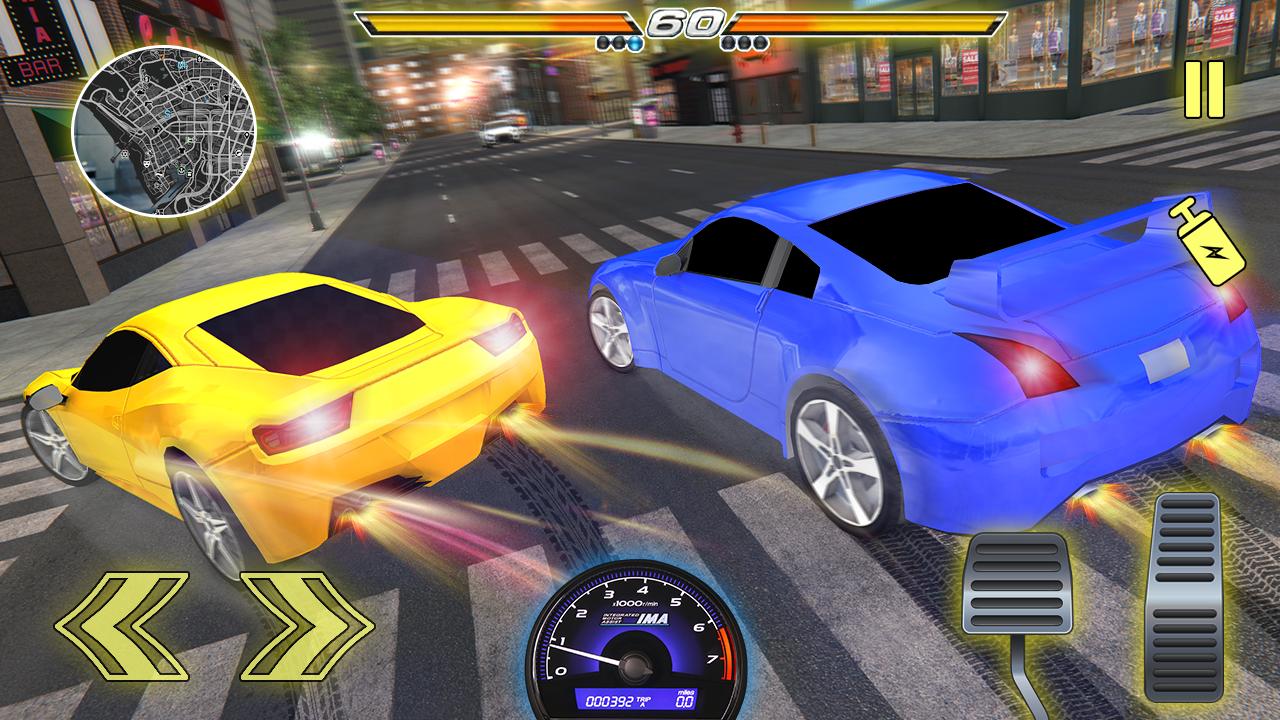This screenshot has height=720, width=1280.
Task: Pause the game with the yellow pause button
Action: 1203,90
